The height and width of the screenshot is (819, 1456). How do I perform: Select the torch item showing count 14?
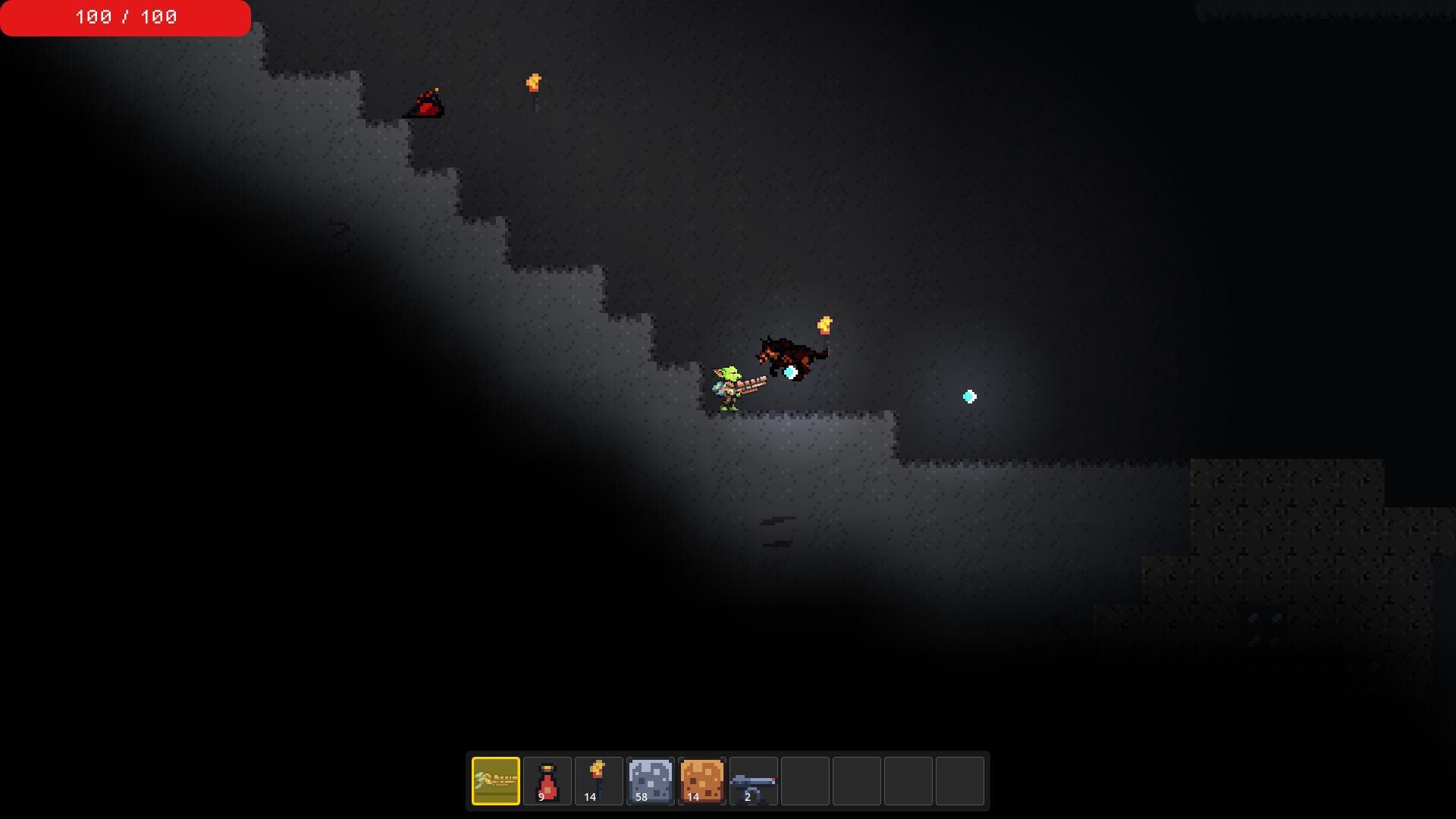(x=598, y=781)
